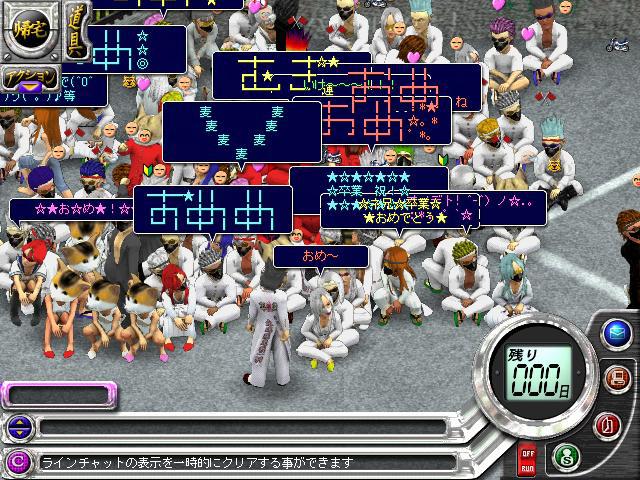Click the blue up-down arrow chat button
This screenshot has height=480, width=640.
pyautogui.click(x=17, y=428)
